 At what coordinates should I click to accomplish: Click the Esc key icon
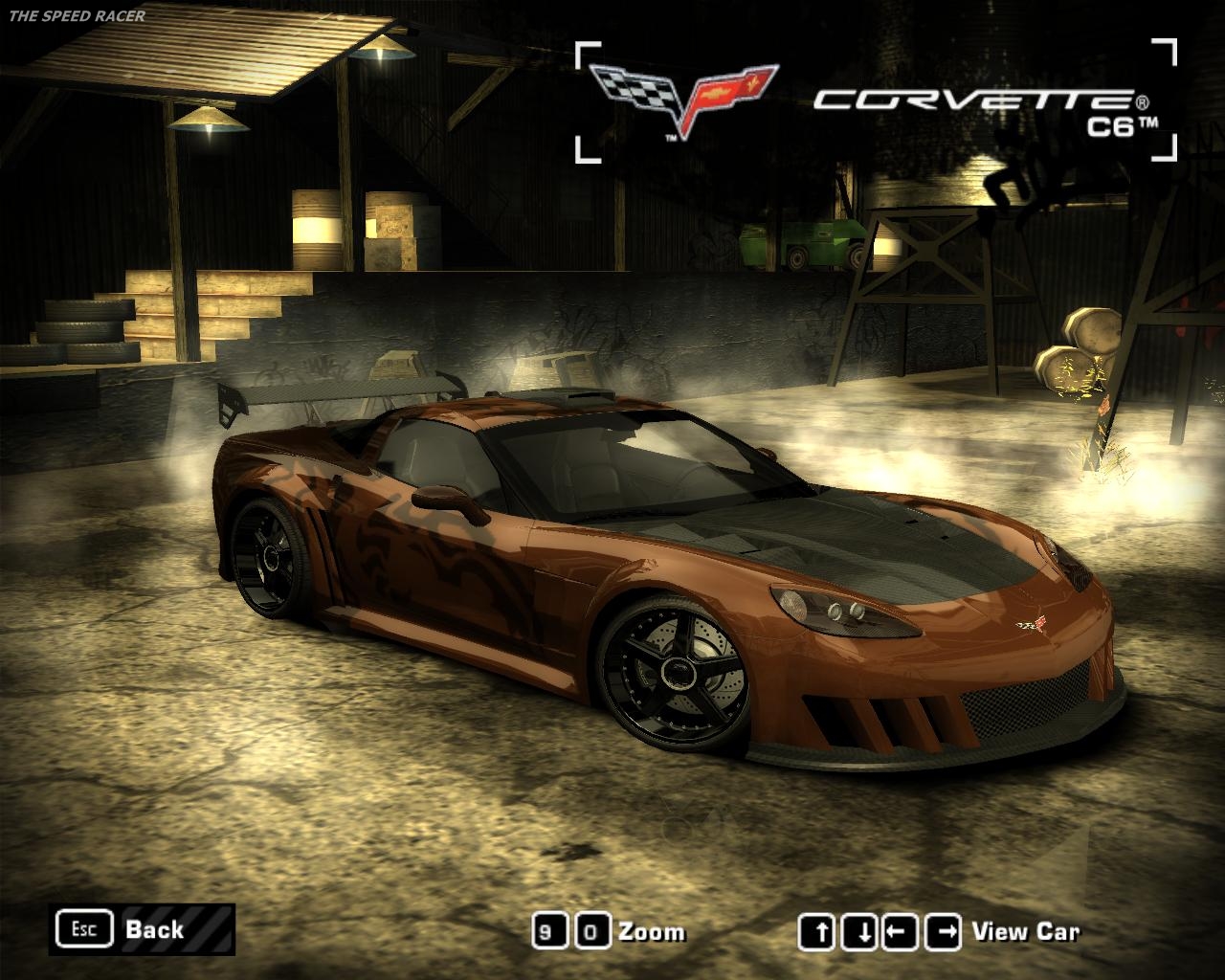[84, 927]
